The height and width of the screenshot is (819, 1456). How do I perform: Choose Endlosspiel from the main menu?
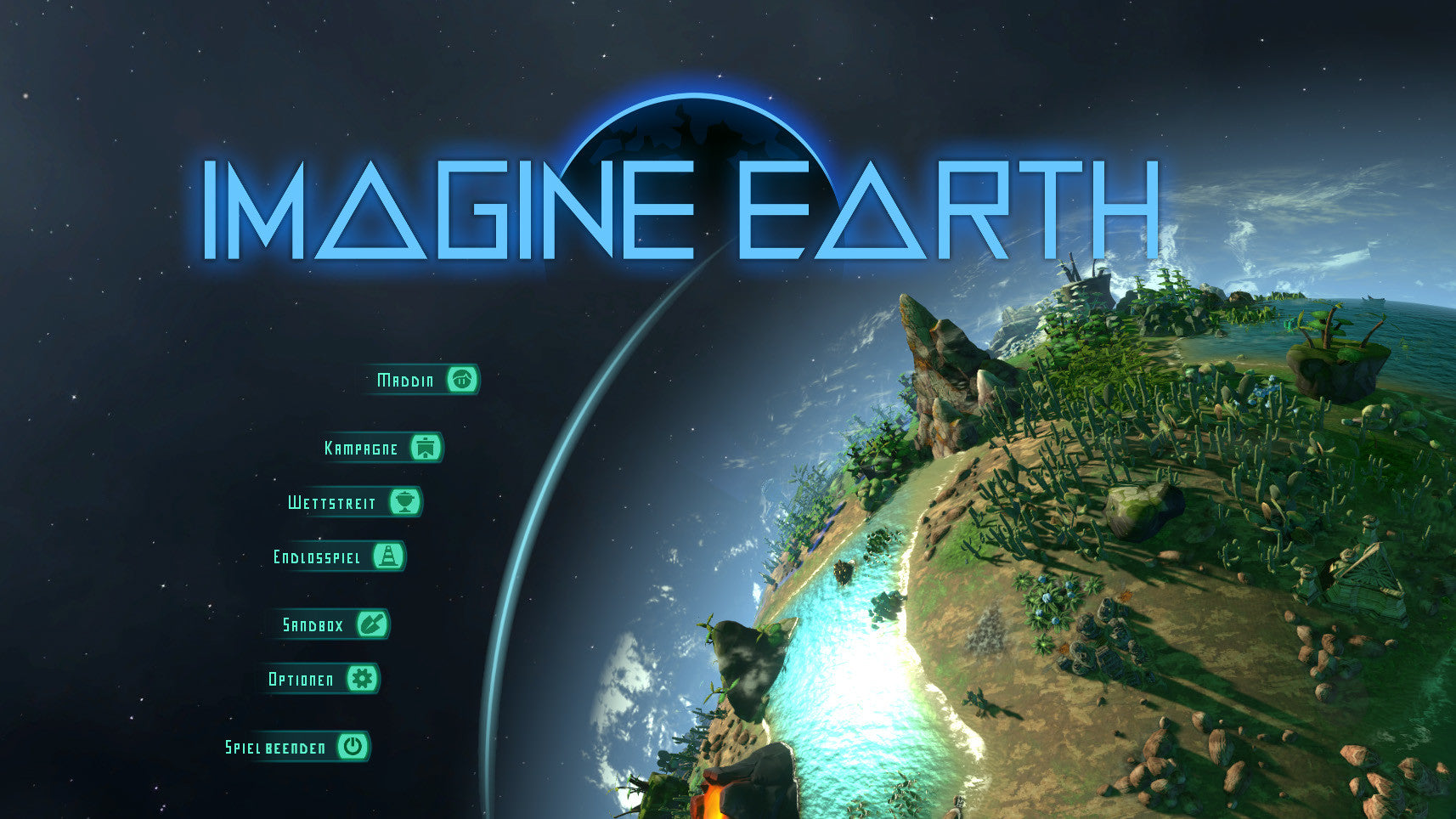pyautogui.click(x=338, y=557)
